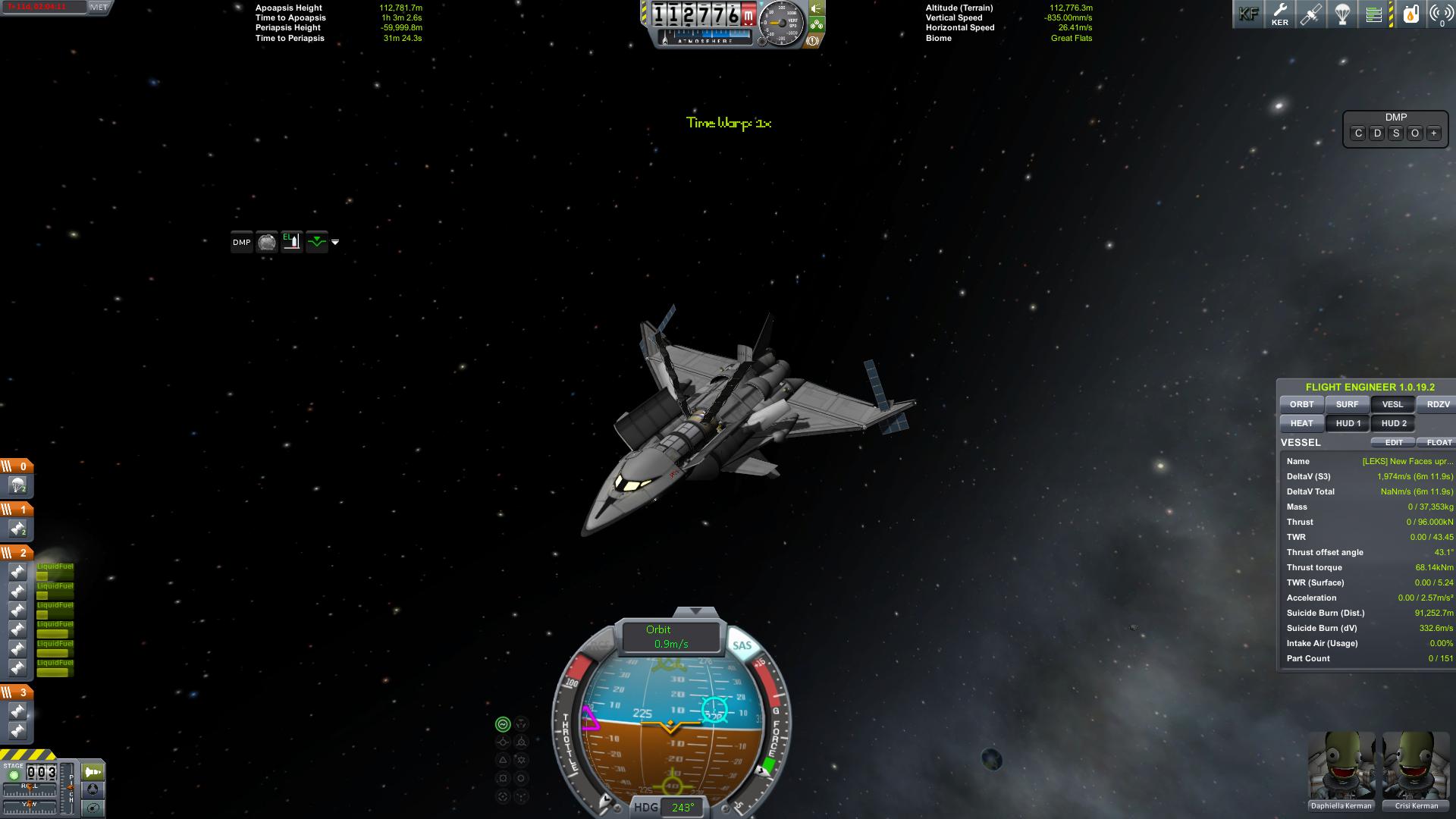The width and height of the screenshot is (1456, 819).
Task: Float the Vessel section with FLOAT button
Action: 1439,442
